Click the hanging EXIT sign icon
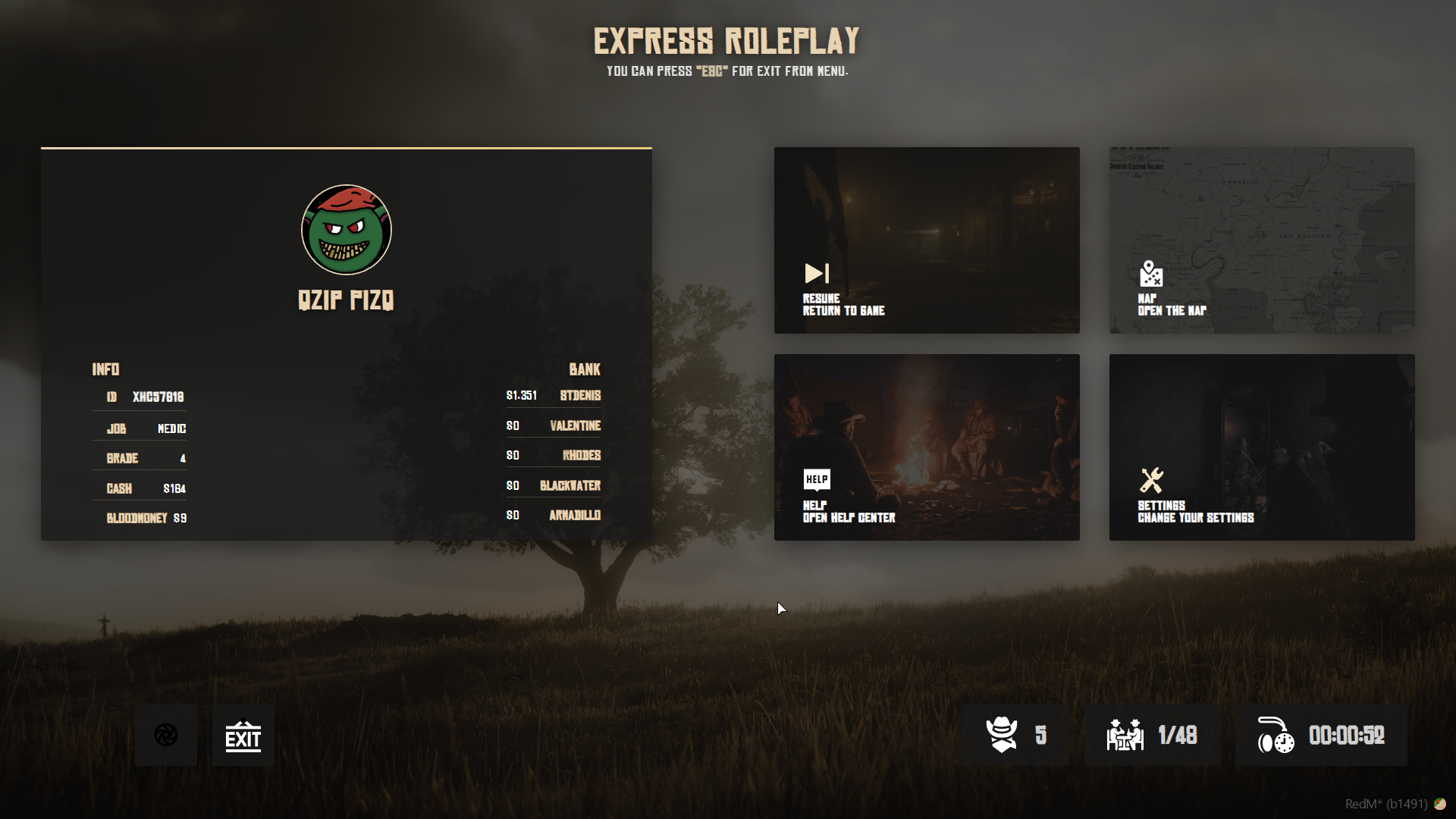The width and height of the screenshot is (1456, 819). click(243, 734)
